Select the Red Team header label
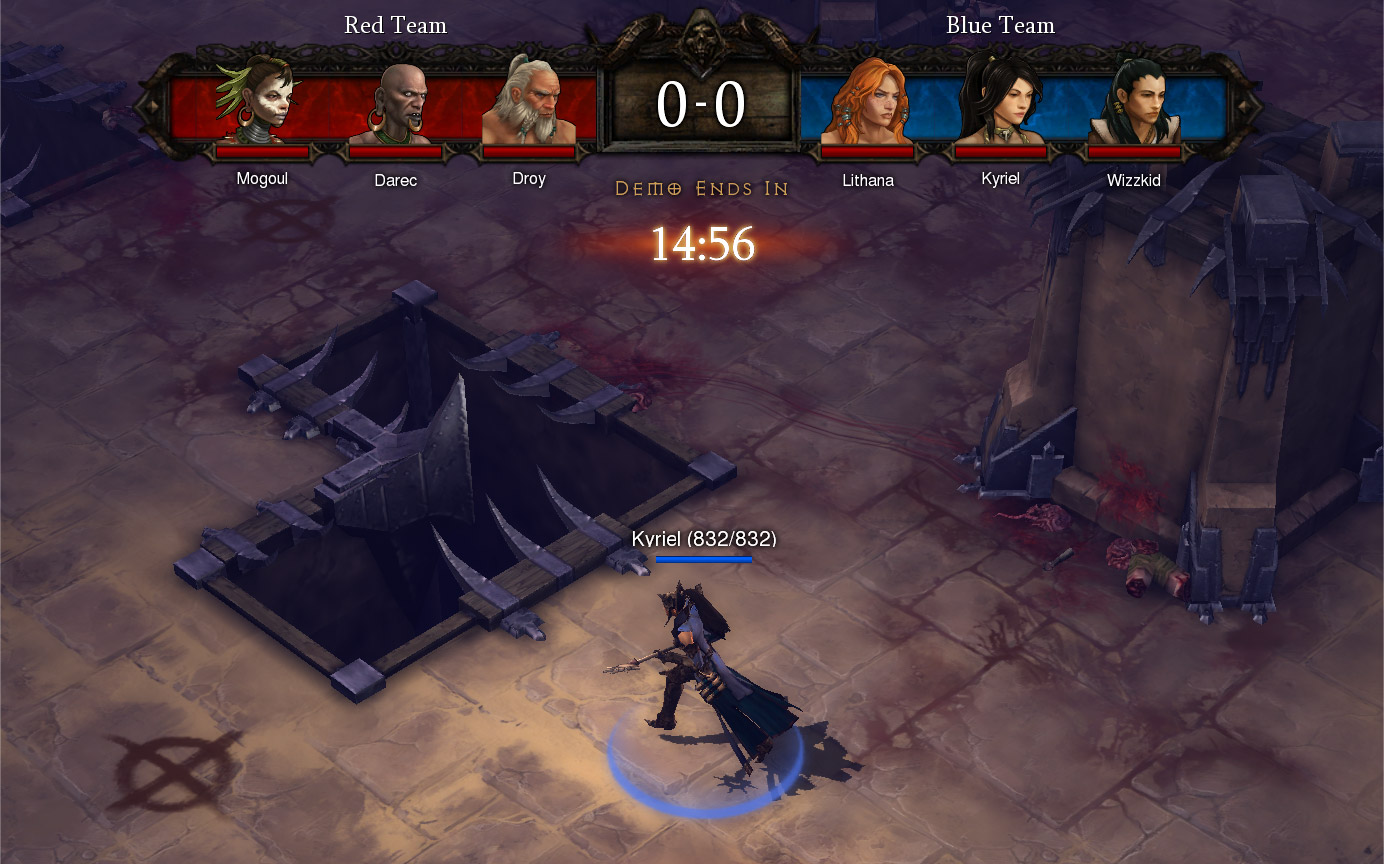Image resolution: width=1384 pixels, height=864 pixels. [396, 25]
